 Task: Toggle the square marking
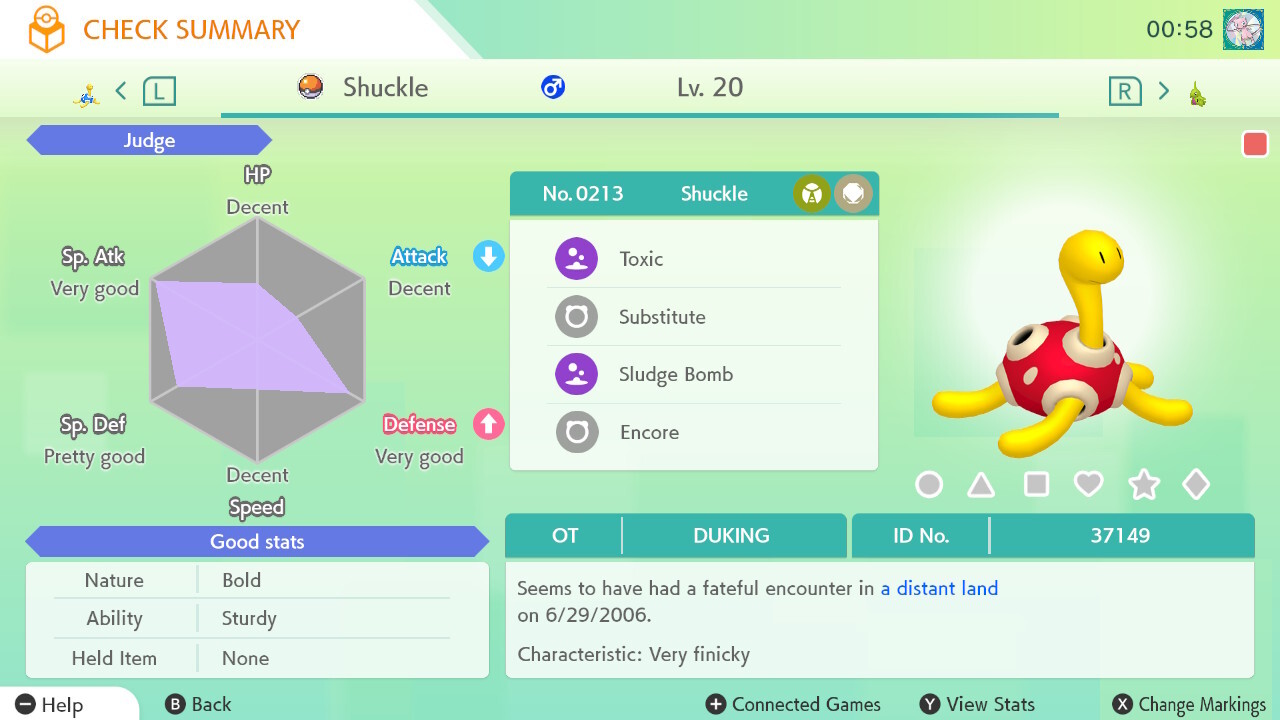click(1036, 485)
